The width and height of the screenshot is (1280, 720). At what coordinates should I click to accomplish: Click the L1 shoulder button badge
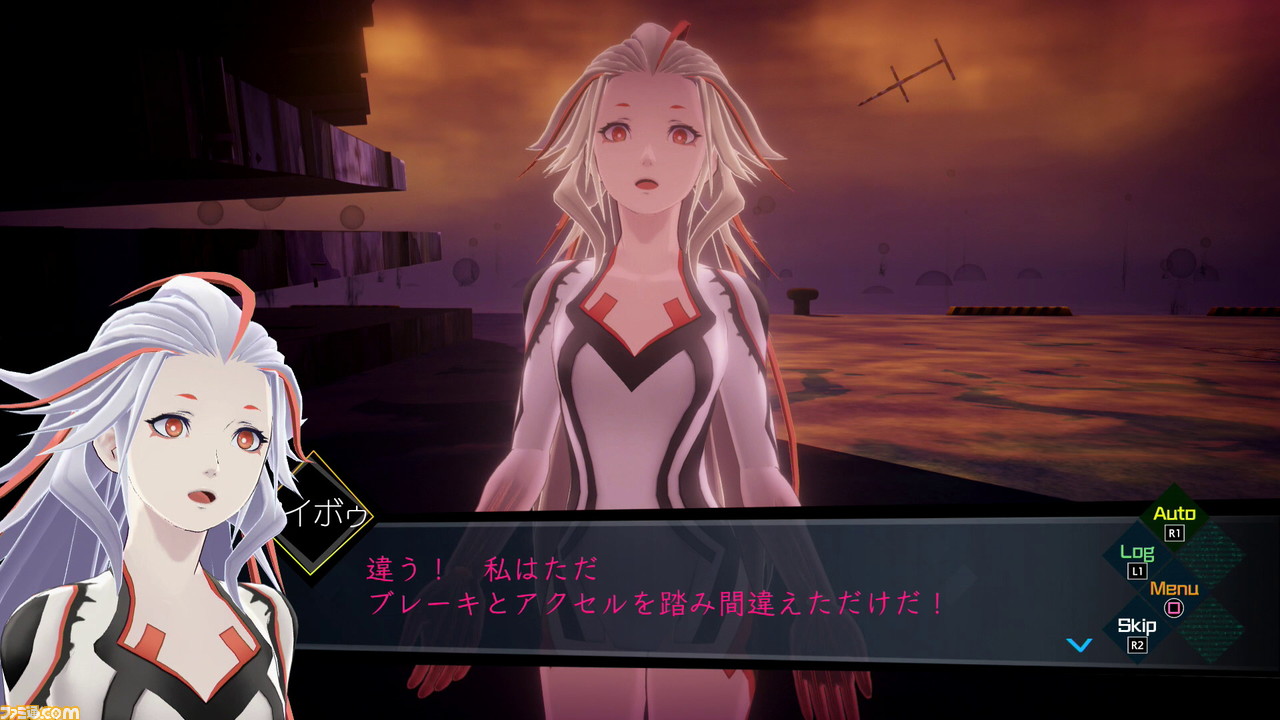click(x=1137, y=570)
